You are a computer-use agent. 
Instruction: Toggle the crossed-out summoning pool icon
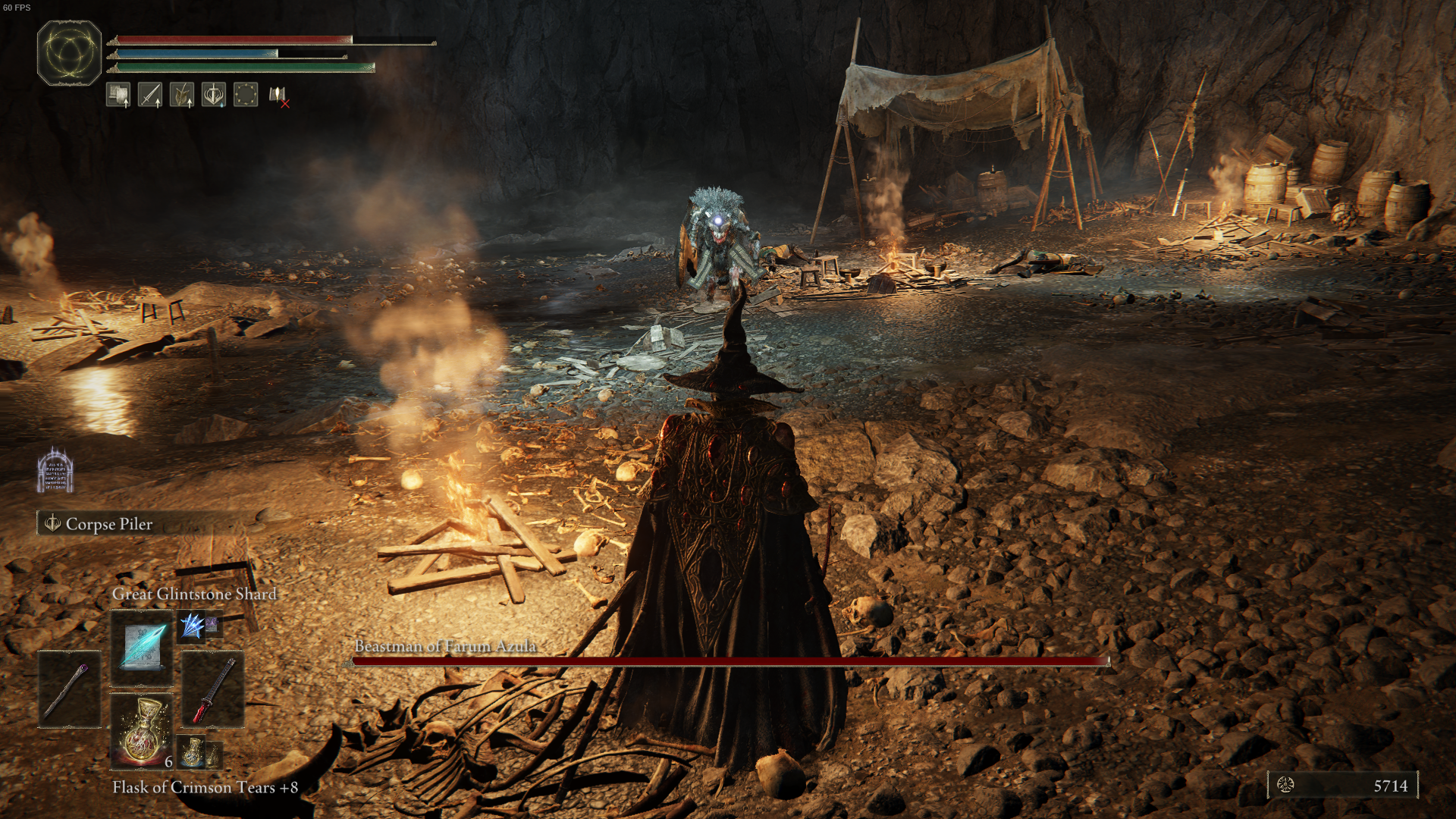(281, 95)
